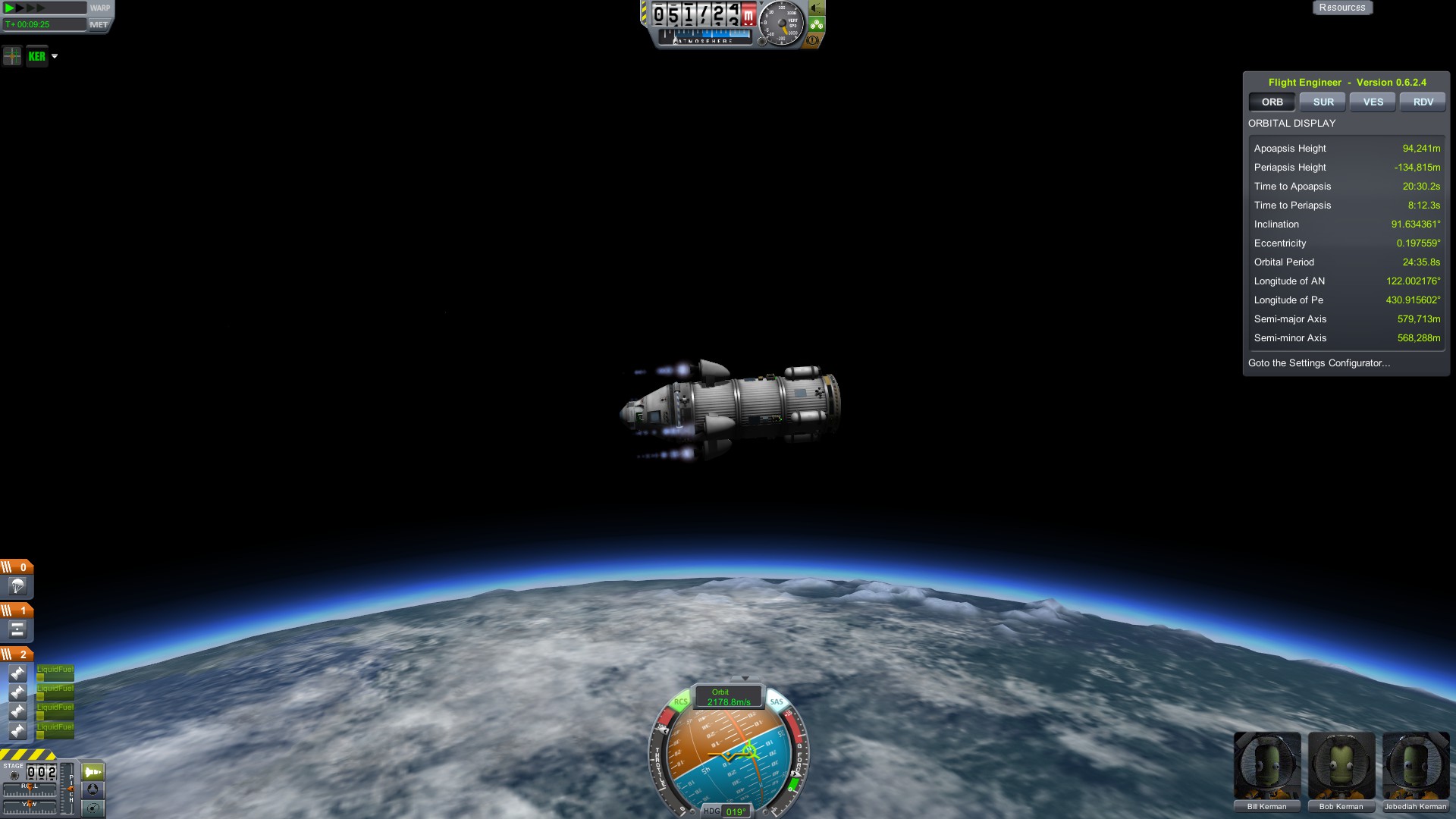Toggle the lights button by the altimeter
Image resolution: width=1456 pixels, height=819 pixels.
817,8
